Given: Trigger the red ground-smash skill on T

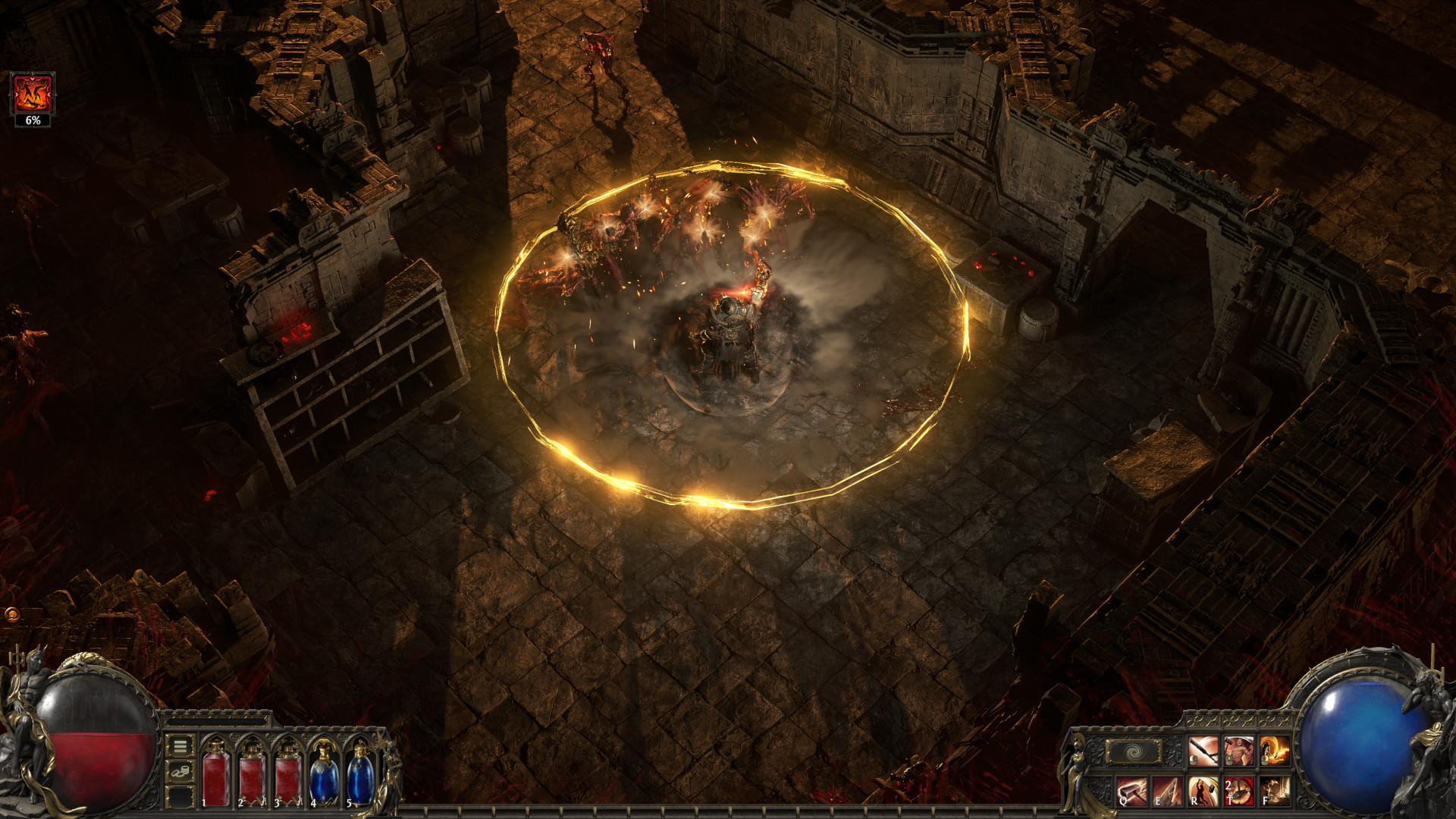Looking at the screenshot, I should (x=1238, y=790).
